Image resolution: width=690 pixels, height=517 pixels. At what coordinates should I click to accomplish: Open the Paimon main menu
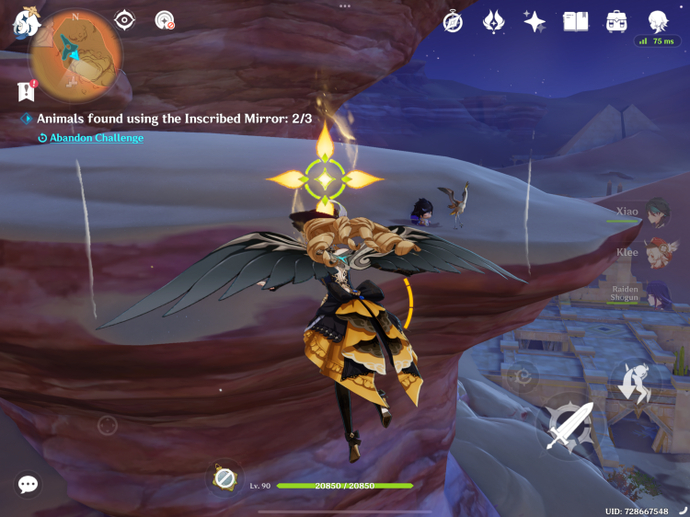[x=24, y=22]
